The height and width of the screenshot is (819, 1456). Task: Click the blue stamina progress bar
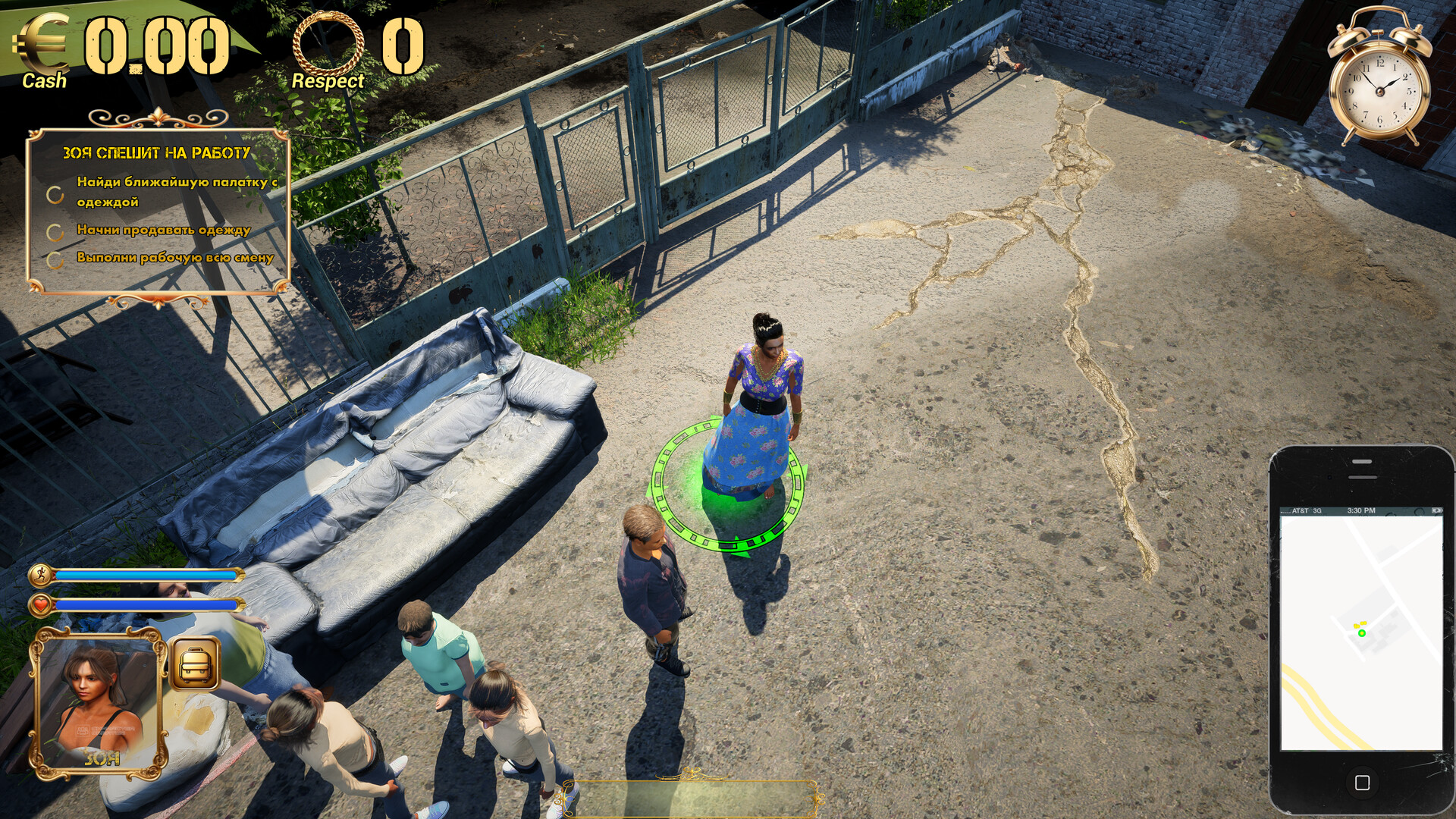click(x=144, y=575)
